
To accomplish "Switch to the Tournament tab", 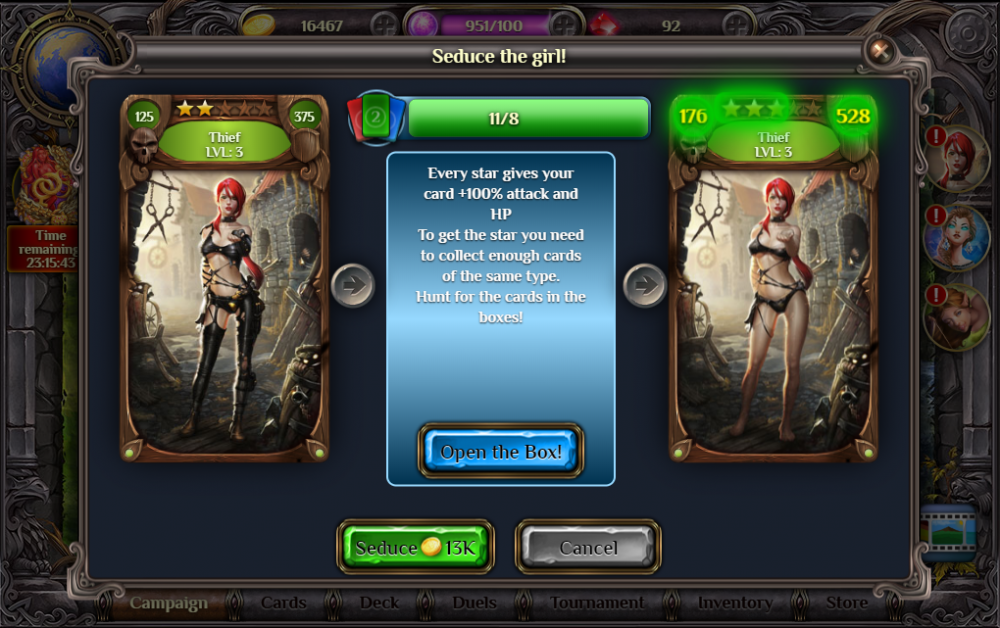I will (597, 603).
